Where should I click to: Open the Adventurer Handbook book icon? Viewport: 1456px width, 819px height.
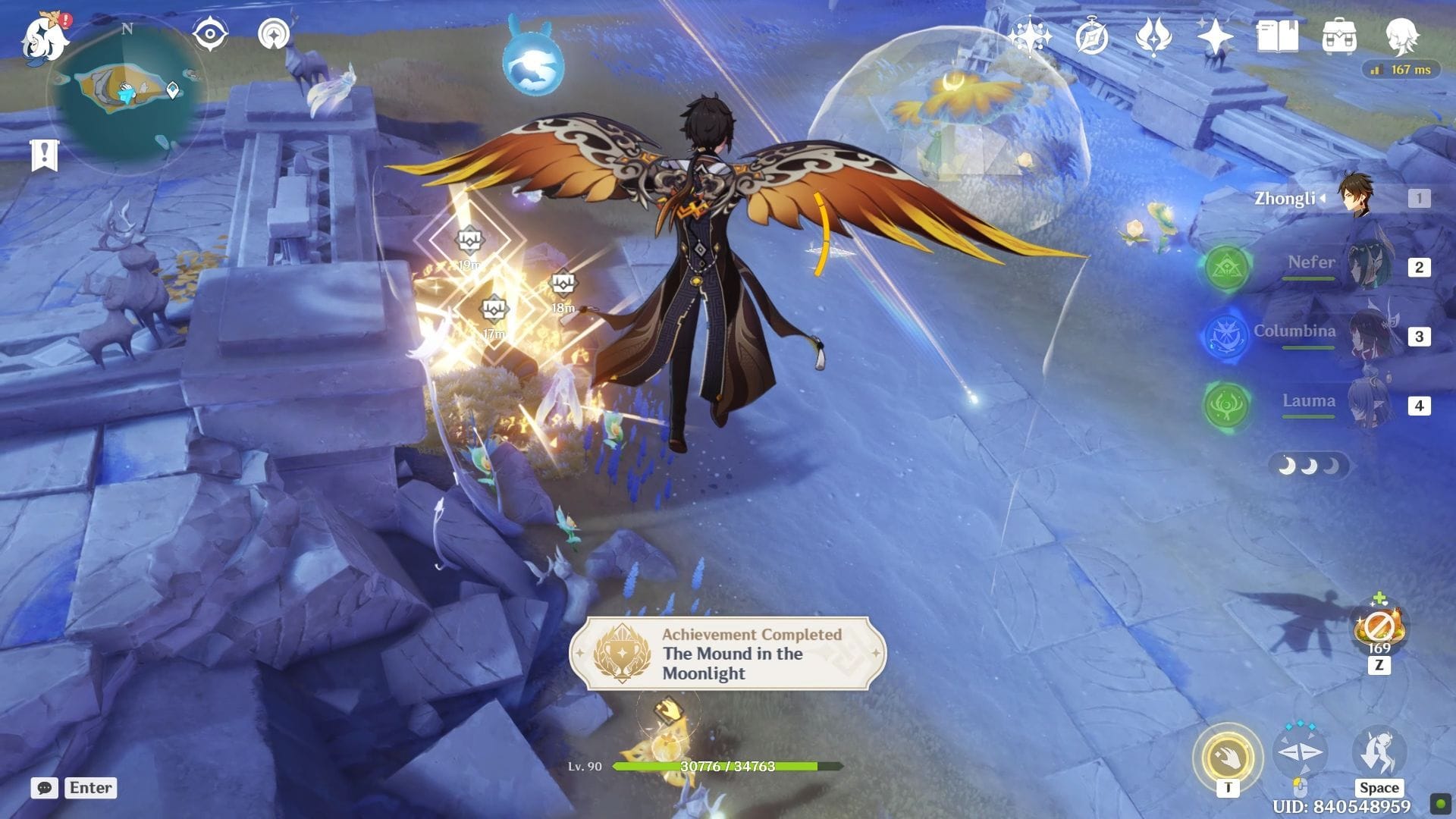[x=1277, y=36]
